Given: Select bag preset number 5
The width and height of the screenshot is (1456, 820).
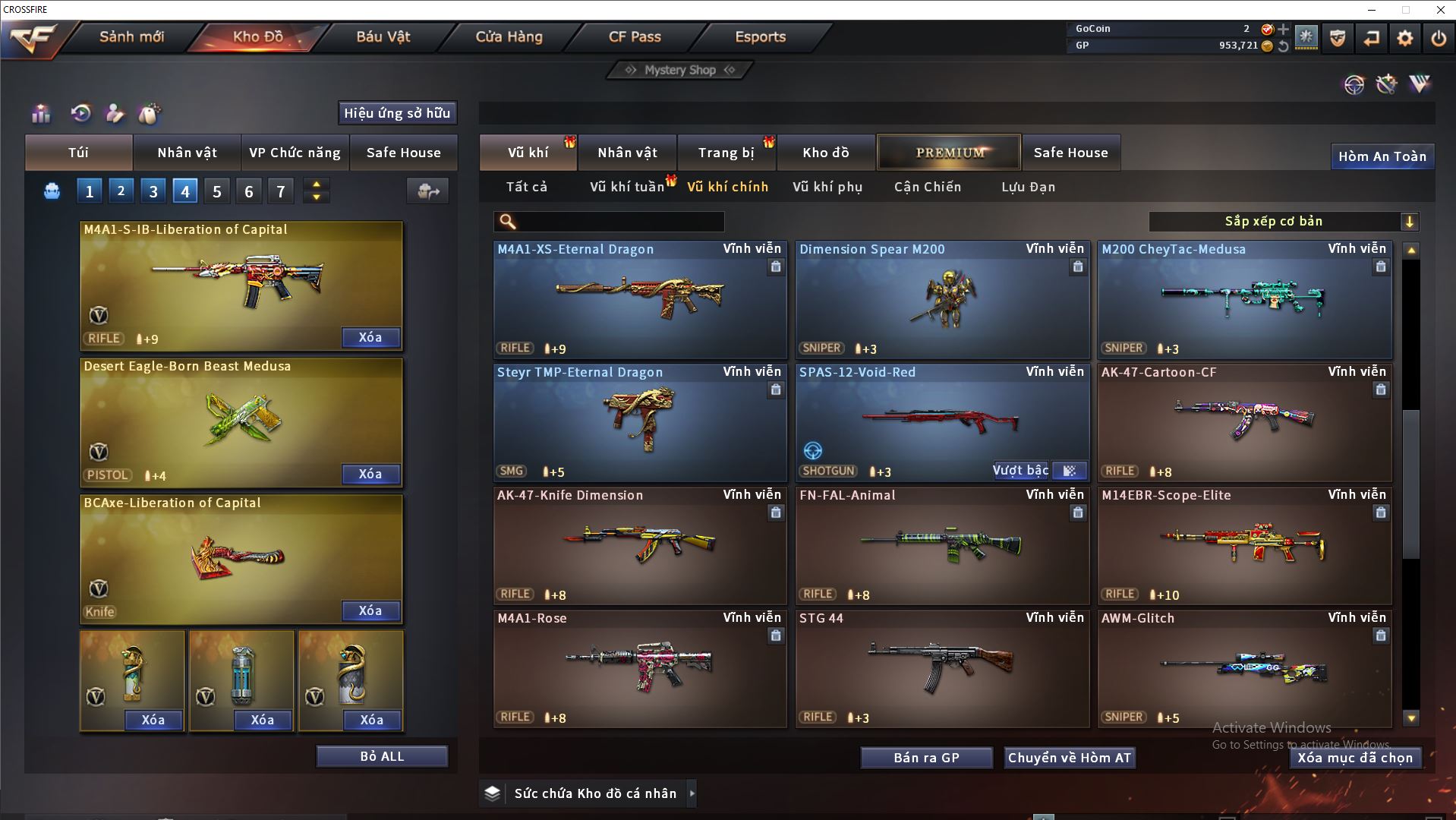Looking at the screenshot, I should pyautogui.click(x=217, y=191).
